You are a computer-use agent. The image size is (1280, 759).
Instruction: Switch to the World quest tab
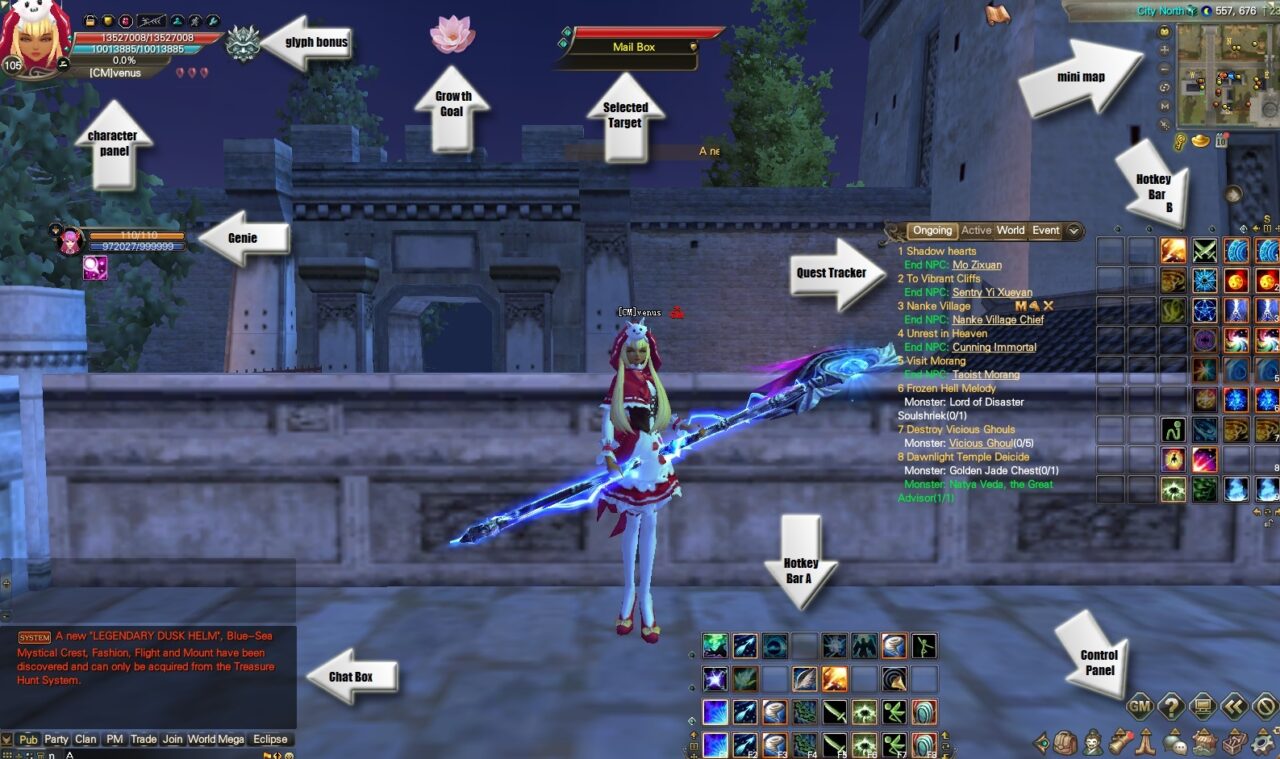[1010, 230]
